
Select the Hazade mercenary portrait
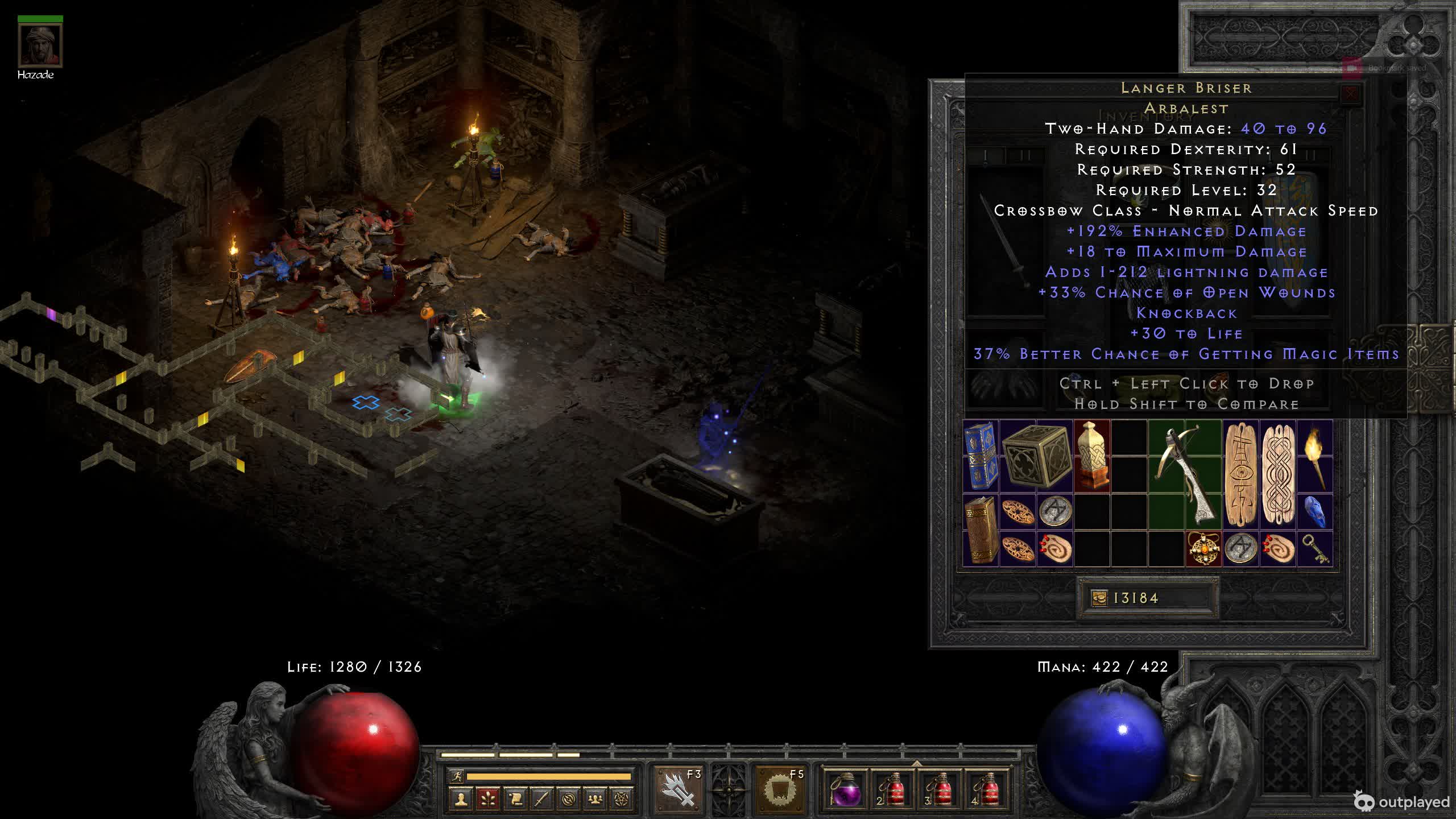[x=40, y=45]
